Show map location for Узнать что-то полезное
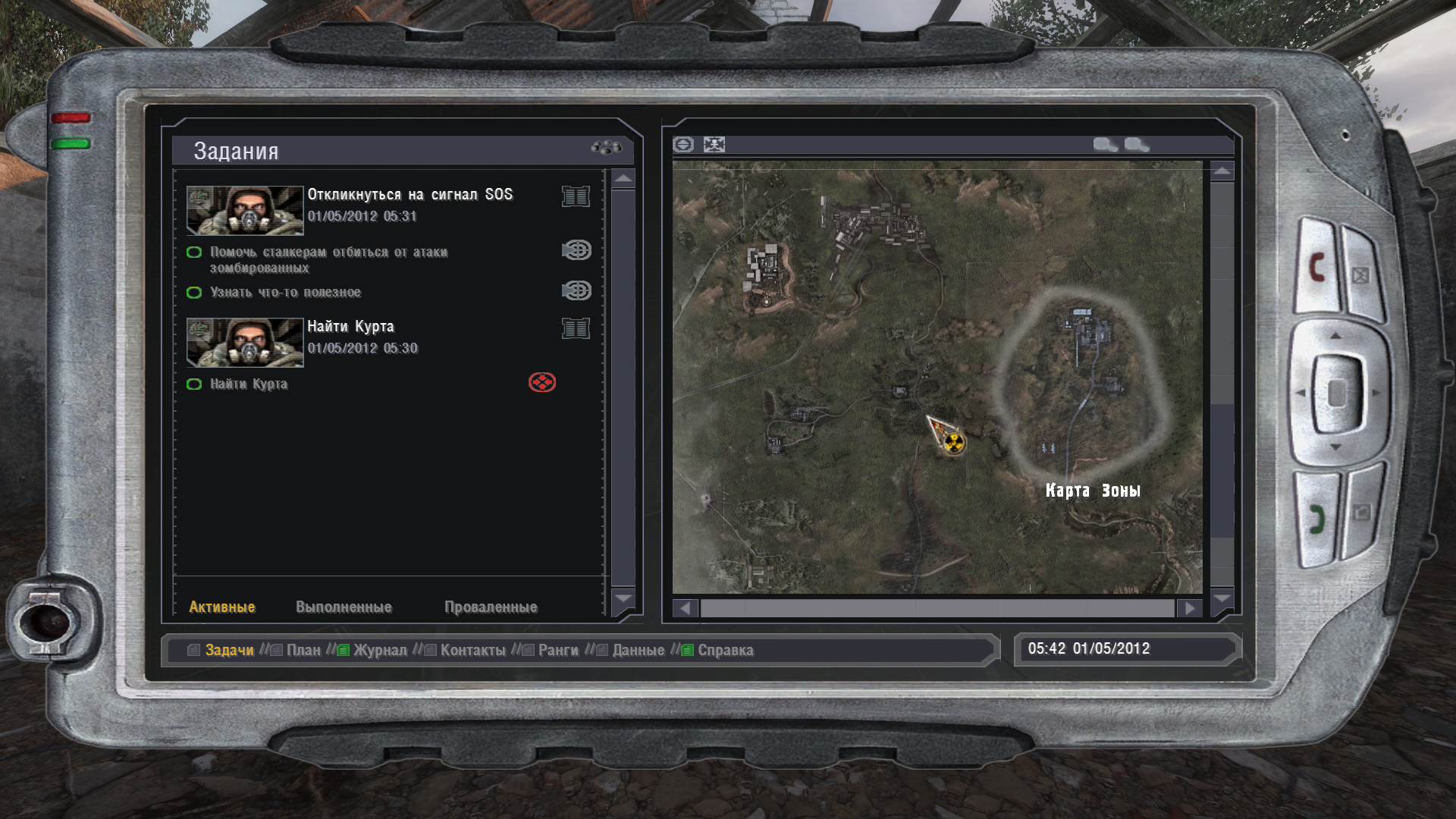 tap(576, 290)
